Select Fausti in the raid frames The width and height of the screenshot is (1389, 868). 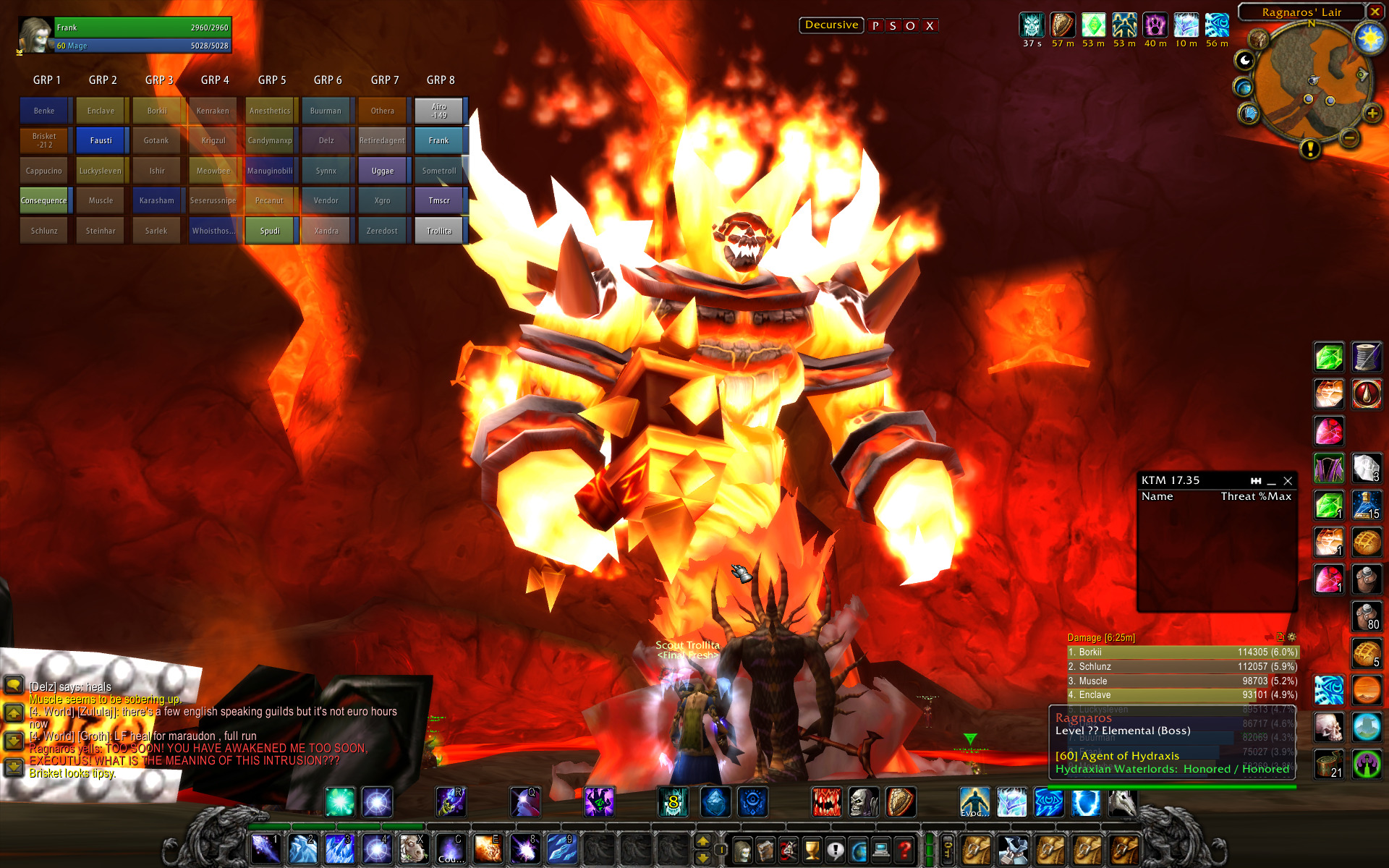(x=101, y=140)
